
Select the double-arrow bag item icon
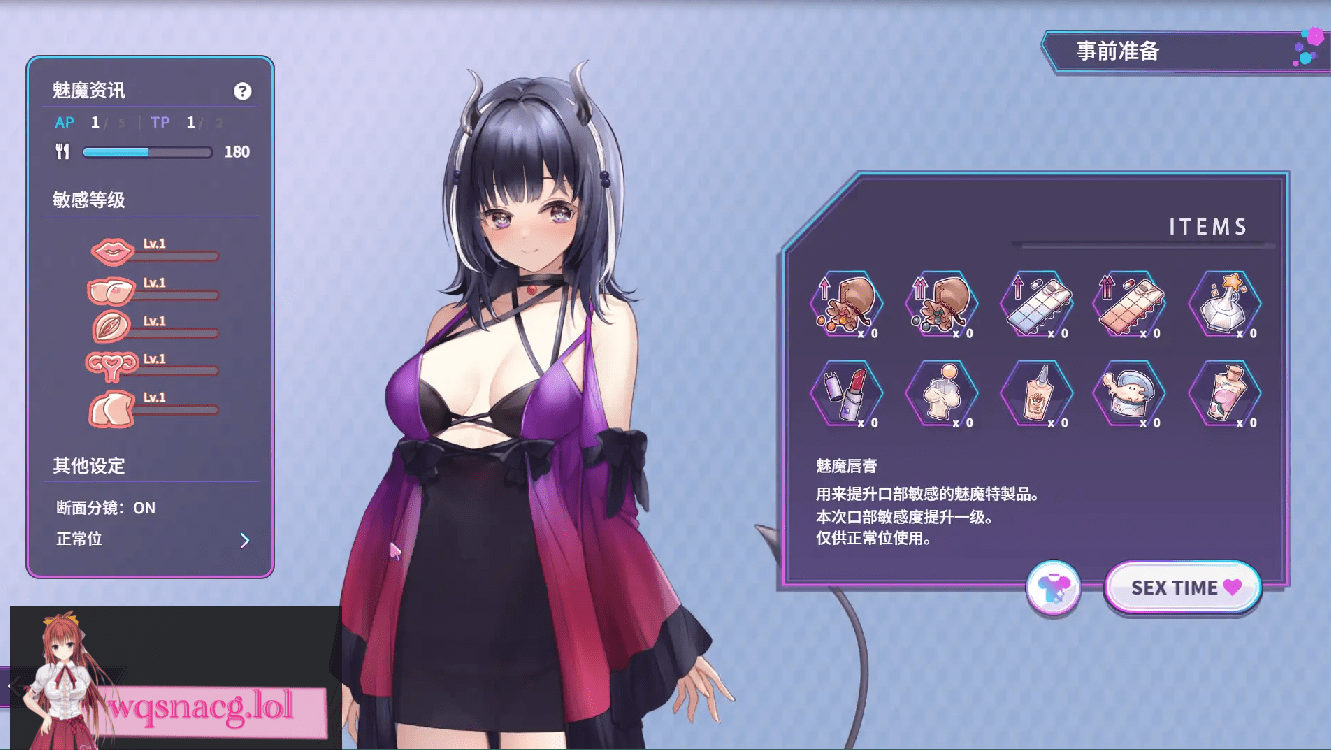click(942, 305)
